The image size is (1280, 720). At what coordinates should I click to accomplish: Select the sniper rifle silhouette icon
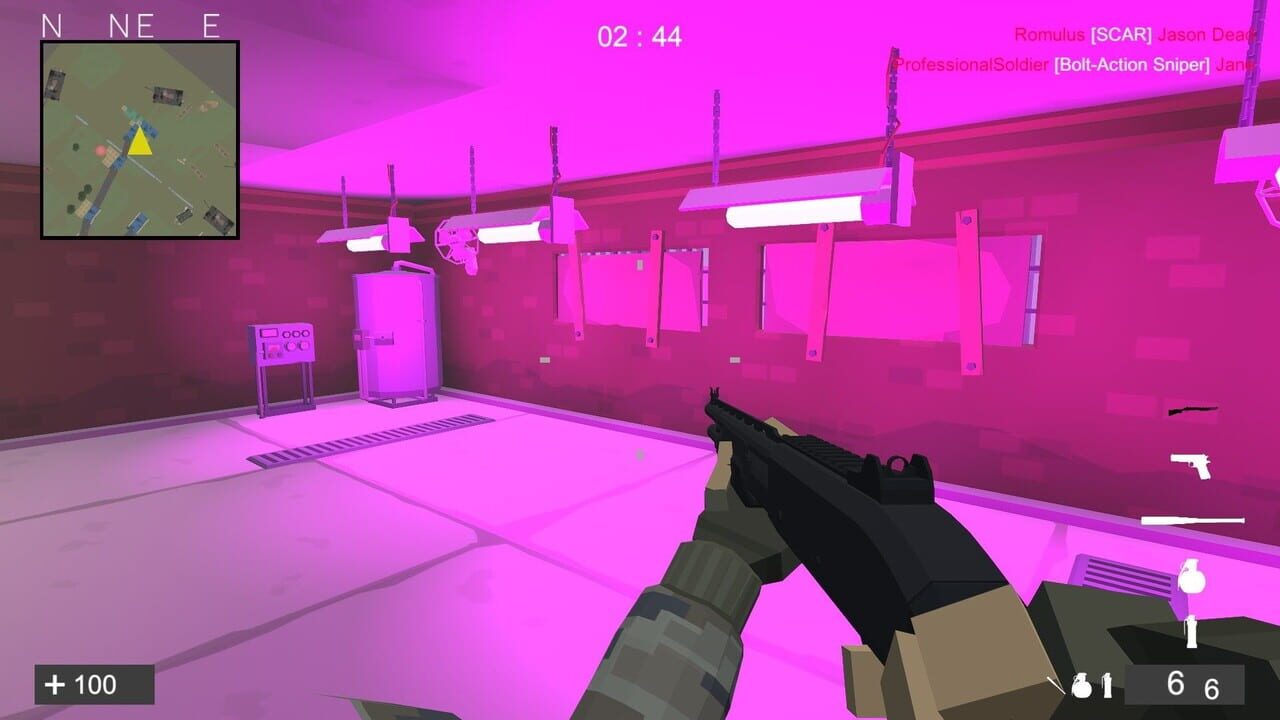(x=1191, y=519)
